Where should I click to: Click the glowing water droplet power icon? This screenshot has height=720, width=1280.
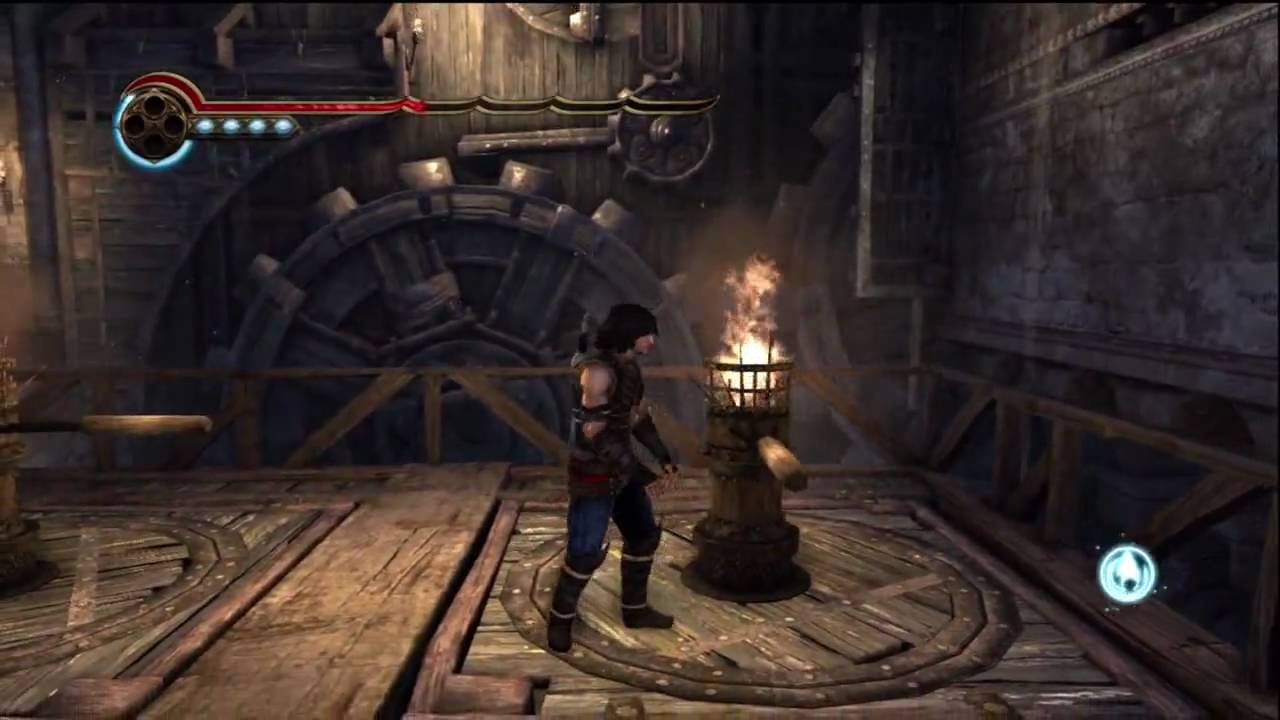1129,571
